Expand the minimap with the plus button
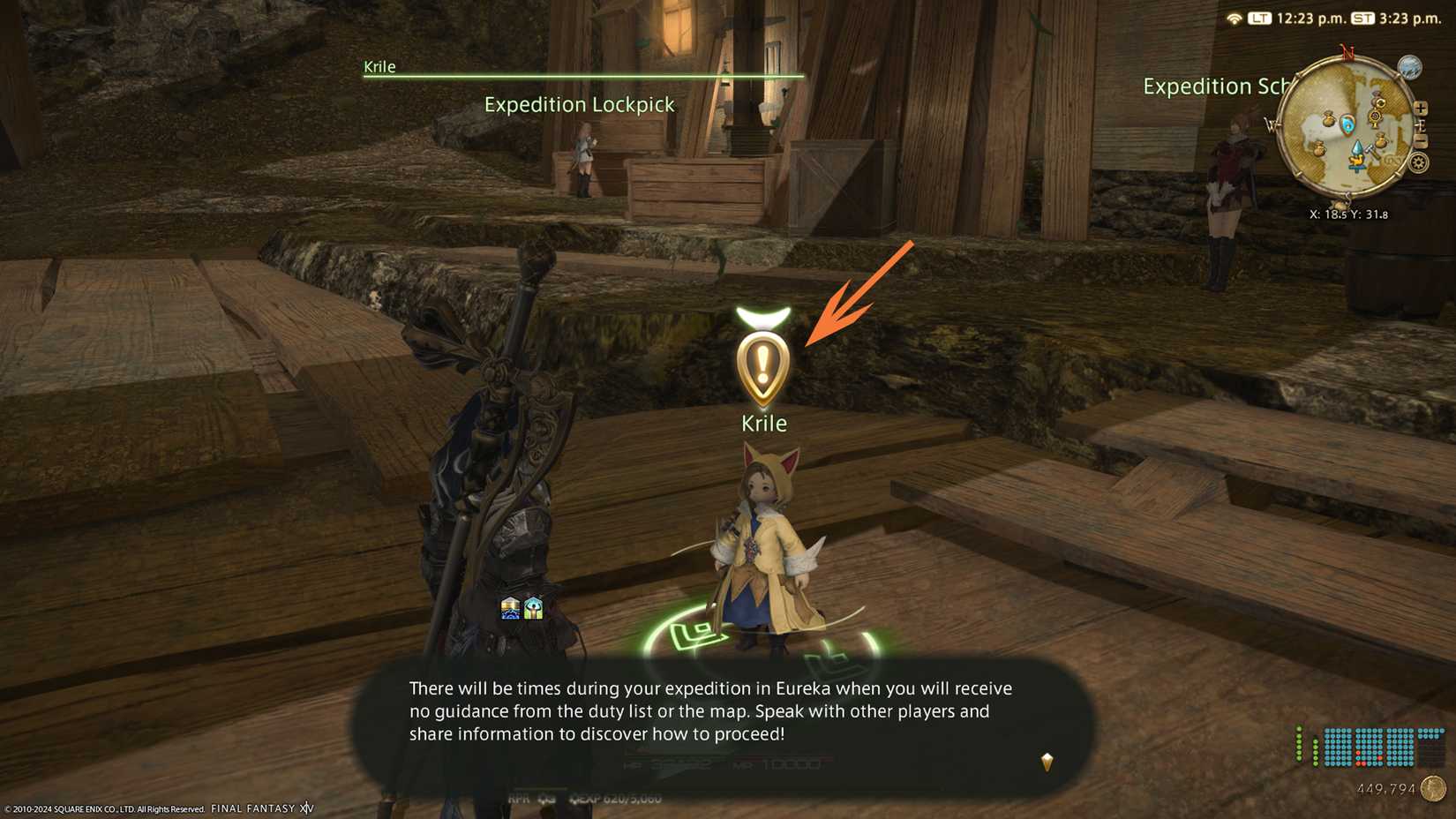Image resolution: width=1456 pixels, height=819 pixels. pyautogui.click(x=1422, y=108)
